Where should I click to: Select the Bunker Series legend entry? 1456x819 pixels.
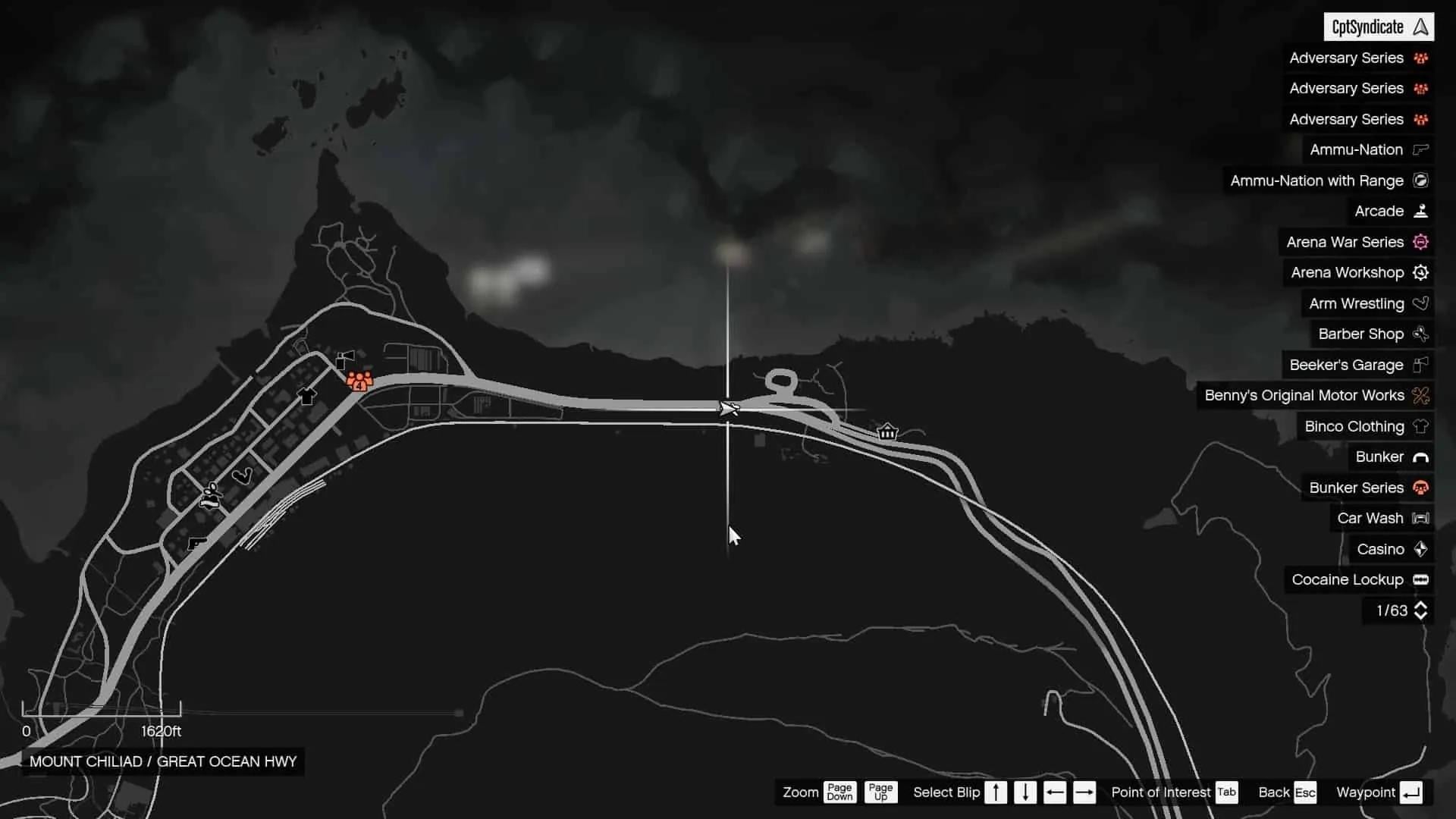(1367, 488)
